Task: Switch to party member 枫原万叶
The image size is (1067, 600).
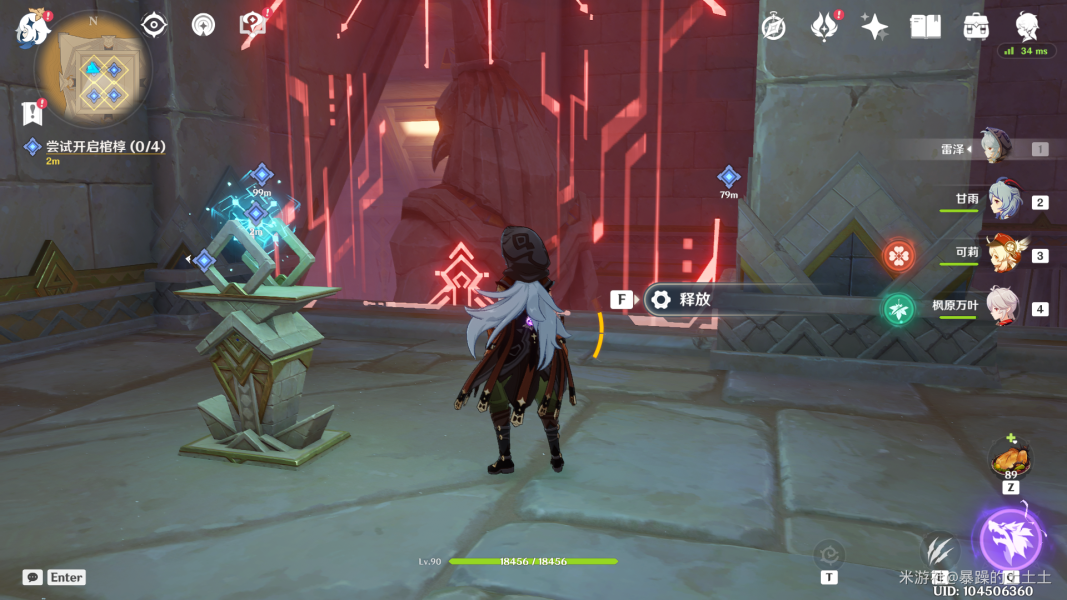Action: pyautogui.click(x=1002, y=307)
